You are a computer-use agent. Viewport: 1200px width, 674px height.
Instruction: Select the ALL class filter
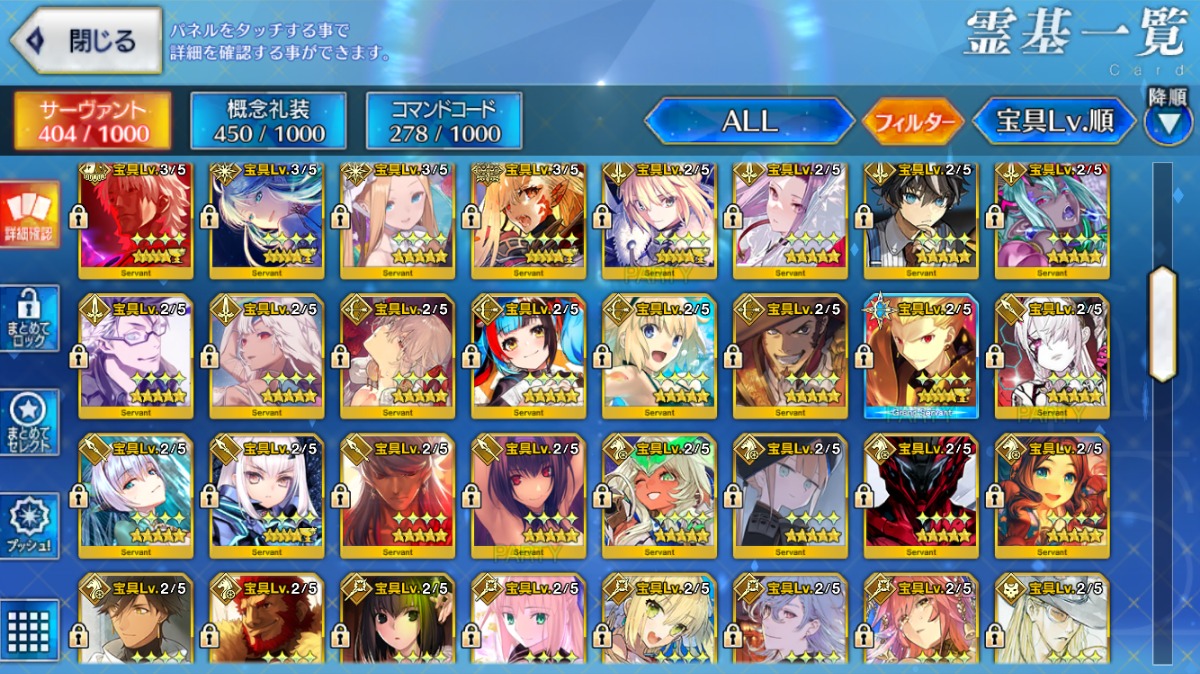pyautogui.click(x=749, y=122)
